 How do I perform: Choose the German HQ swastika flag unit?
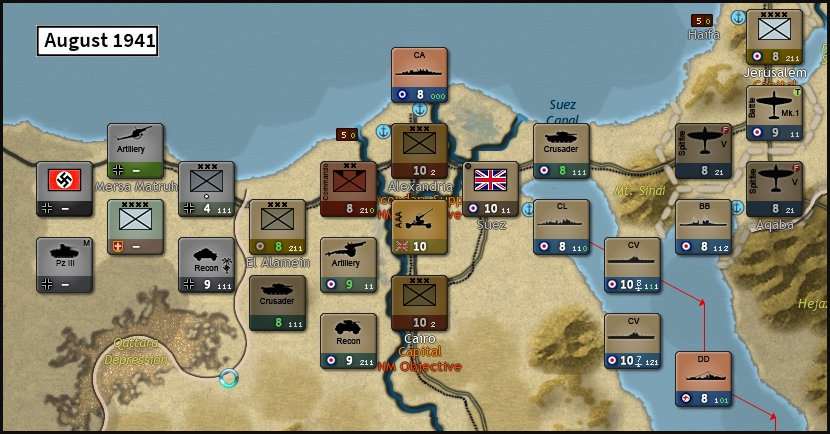(x=64, y=189)
